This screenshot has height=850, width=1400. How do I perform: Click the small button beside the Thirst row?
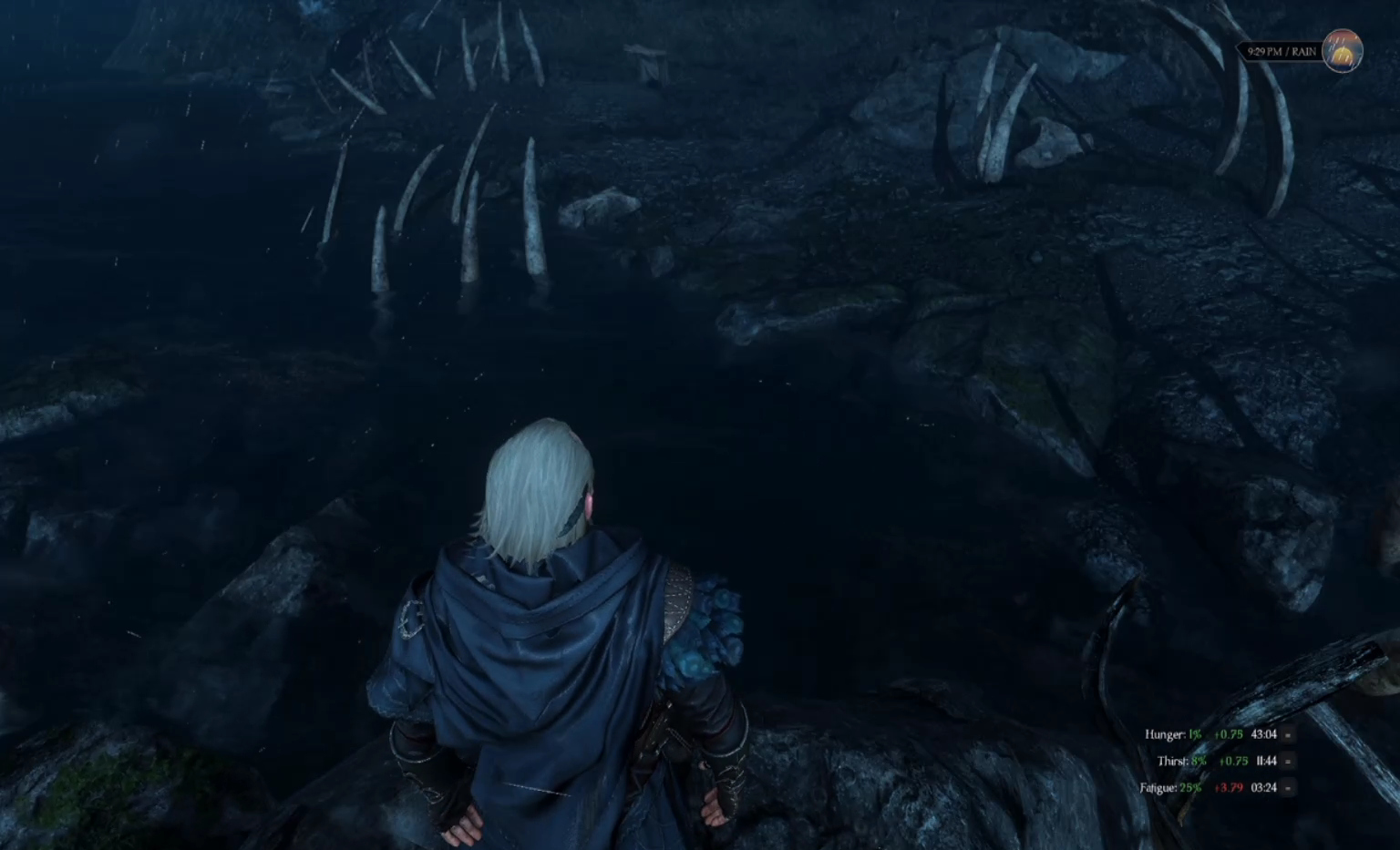point(1288,761)
